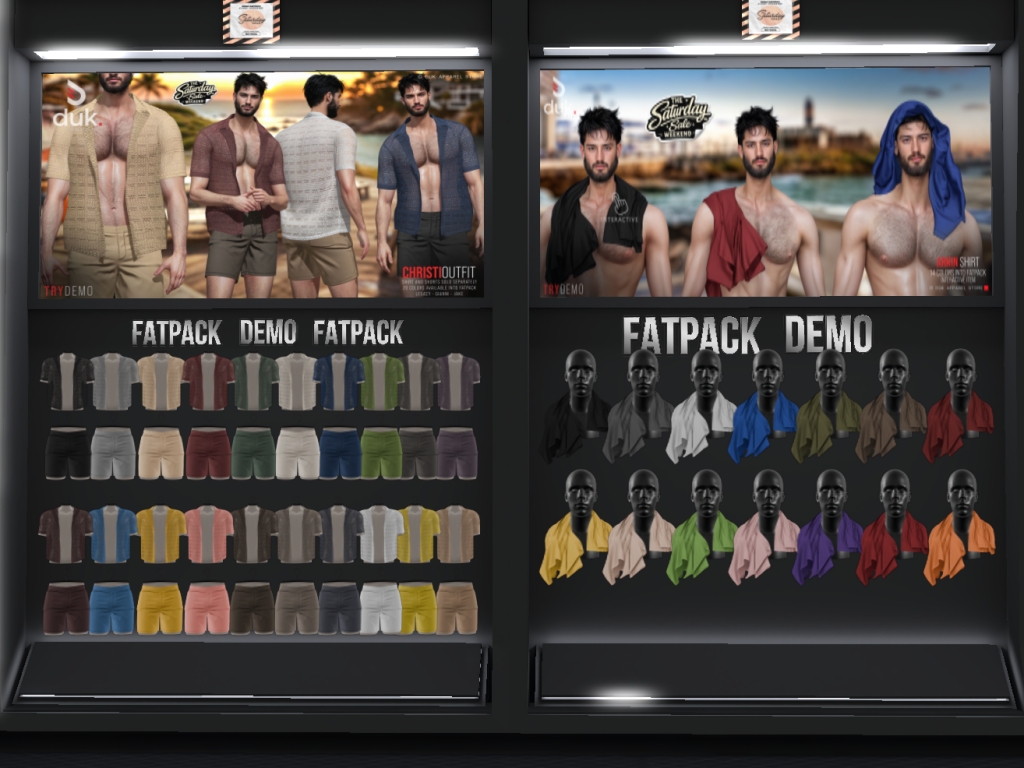
Task: Select the light blue shorts swatch
Action: (x=112, y=608)
